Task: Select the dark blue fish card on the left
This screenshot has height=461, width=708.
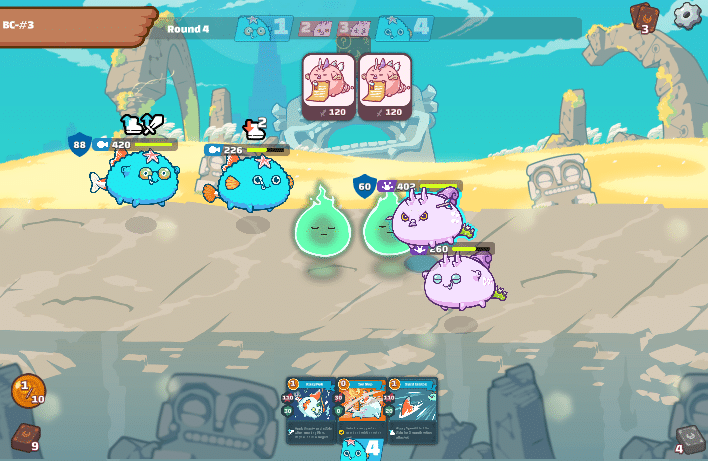Action: [310, 408]
